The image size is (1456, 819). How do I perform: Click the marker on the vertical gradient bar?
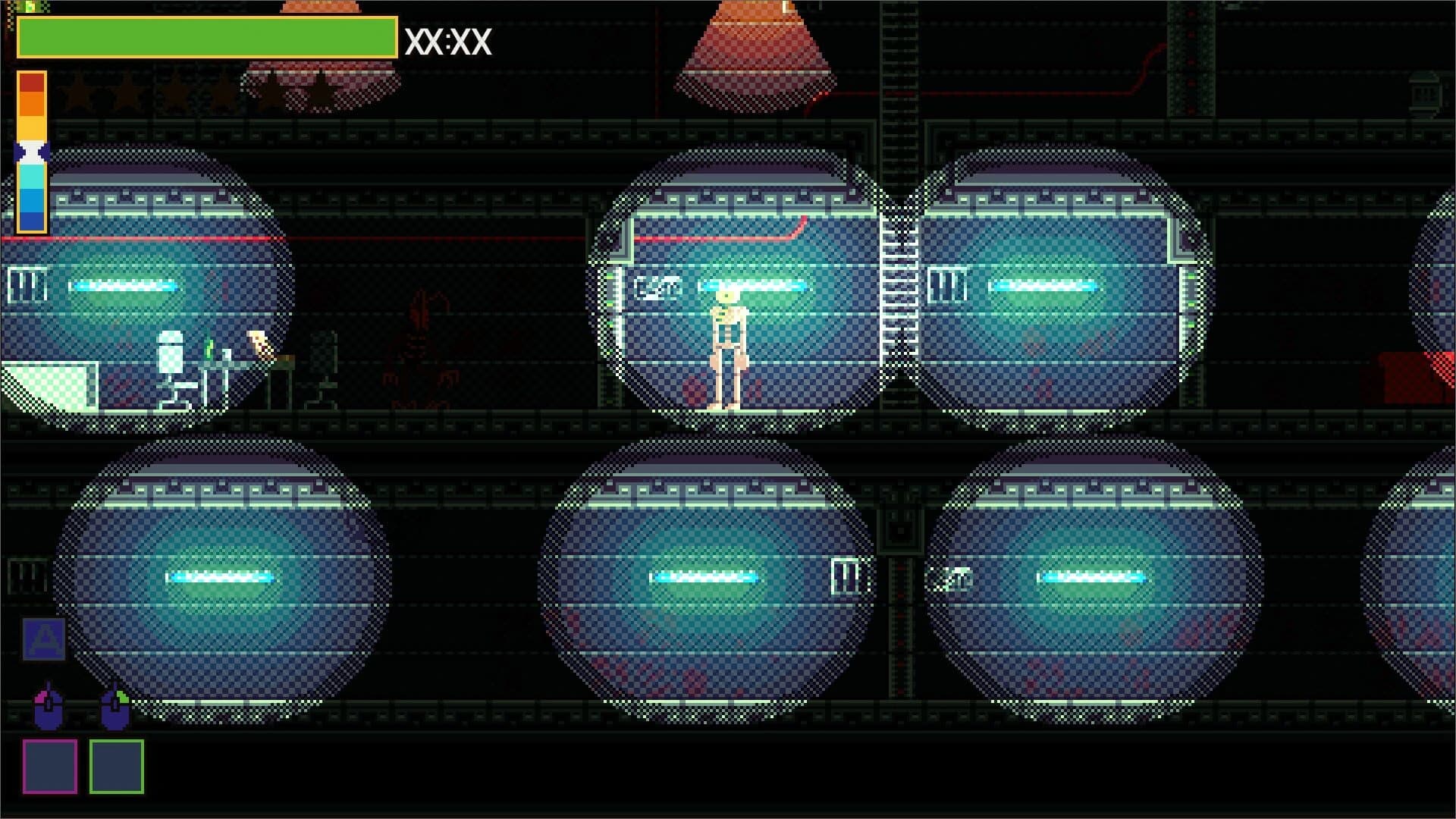click(30, 152)
